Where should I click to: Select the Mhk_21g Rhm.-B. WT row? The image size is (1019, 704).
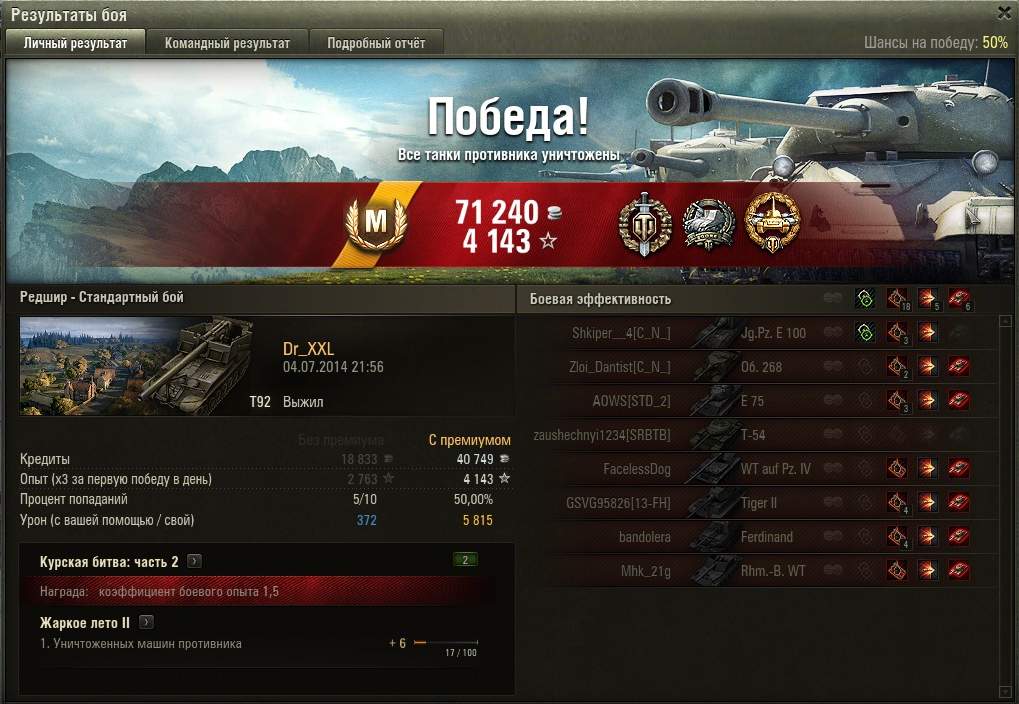pos(700,571)
